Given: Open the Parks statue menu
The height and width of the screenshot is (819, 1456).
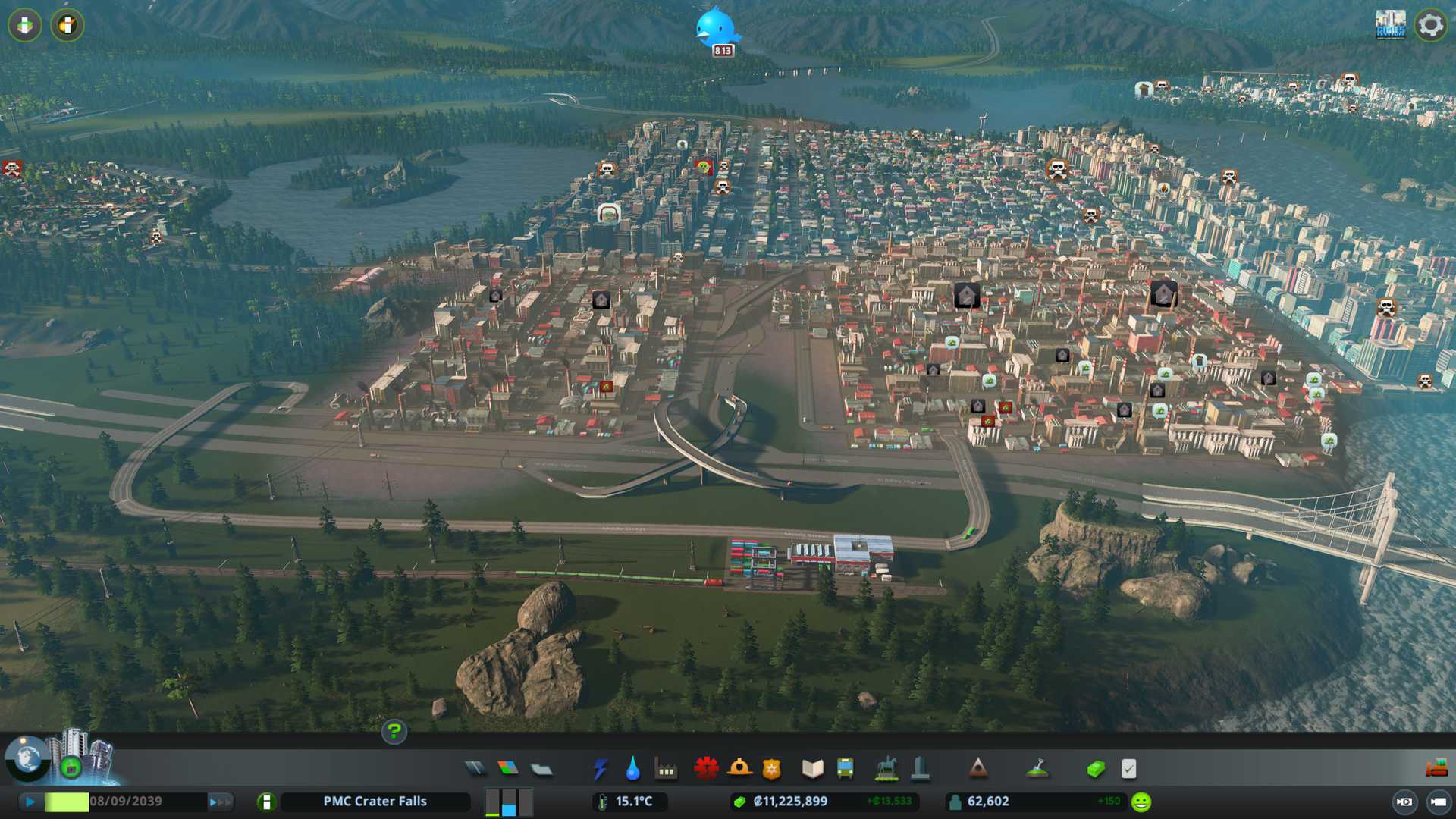Looking at the screenshot, I should click(886, 769).
